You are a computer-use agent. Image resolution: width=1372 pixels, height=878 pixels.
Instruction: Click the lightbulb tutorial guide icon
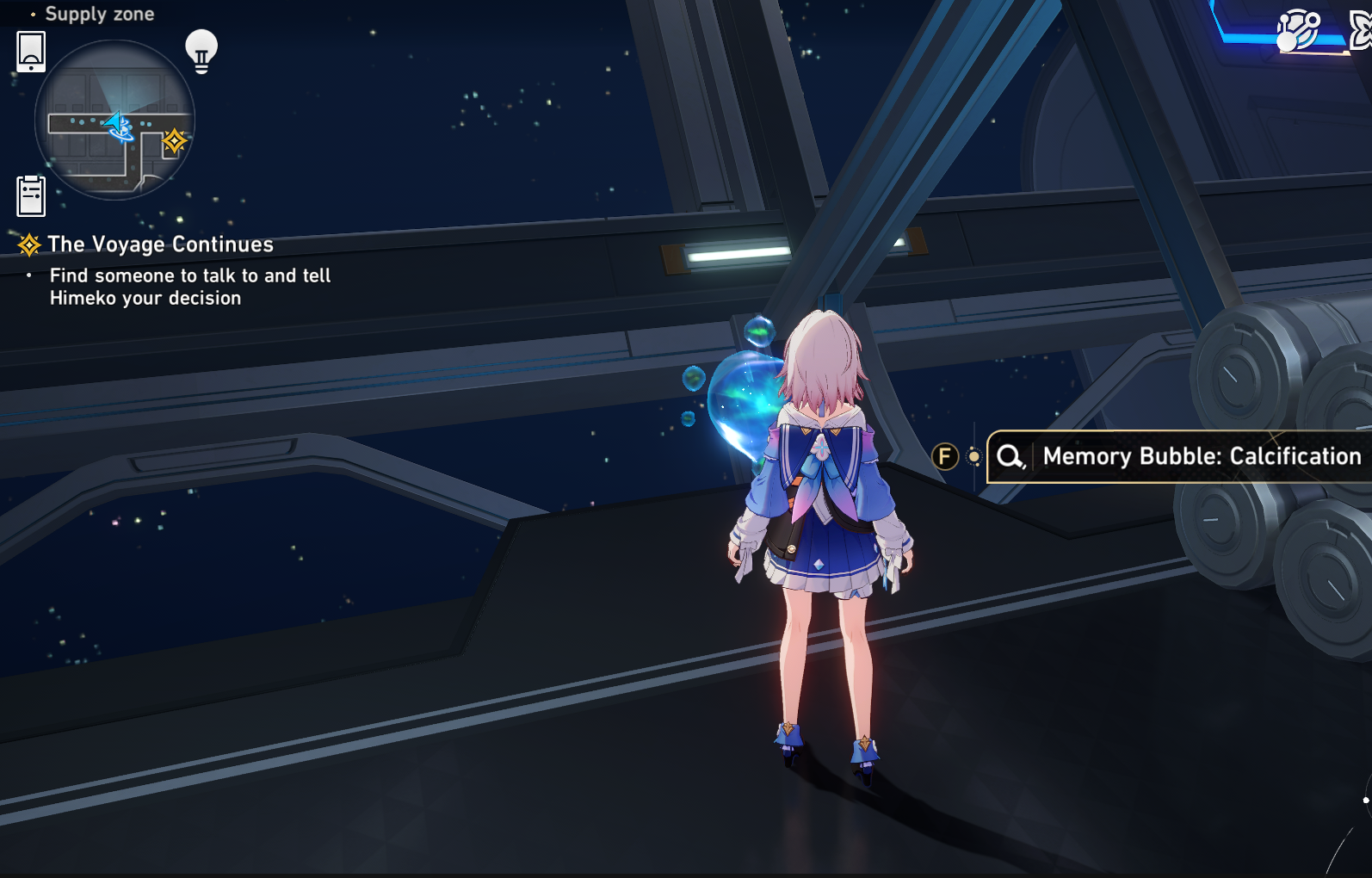pyautogui.click(x=201, y=52)
